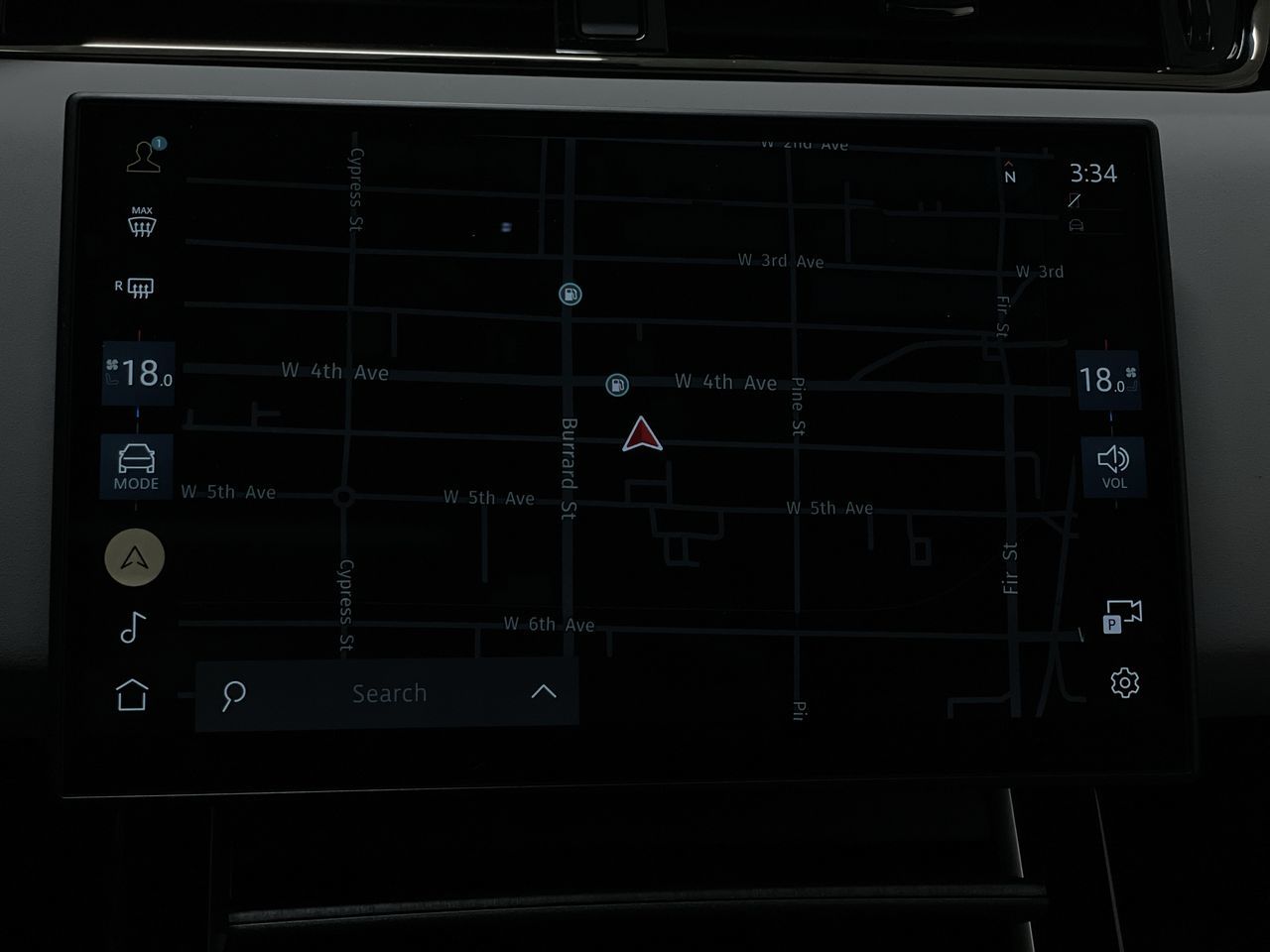Open the vehicle settings gear
This screenshot has width=1270, height=952.
[x=1124, y=683]
